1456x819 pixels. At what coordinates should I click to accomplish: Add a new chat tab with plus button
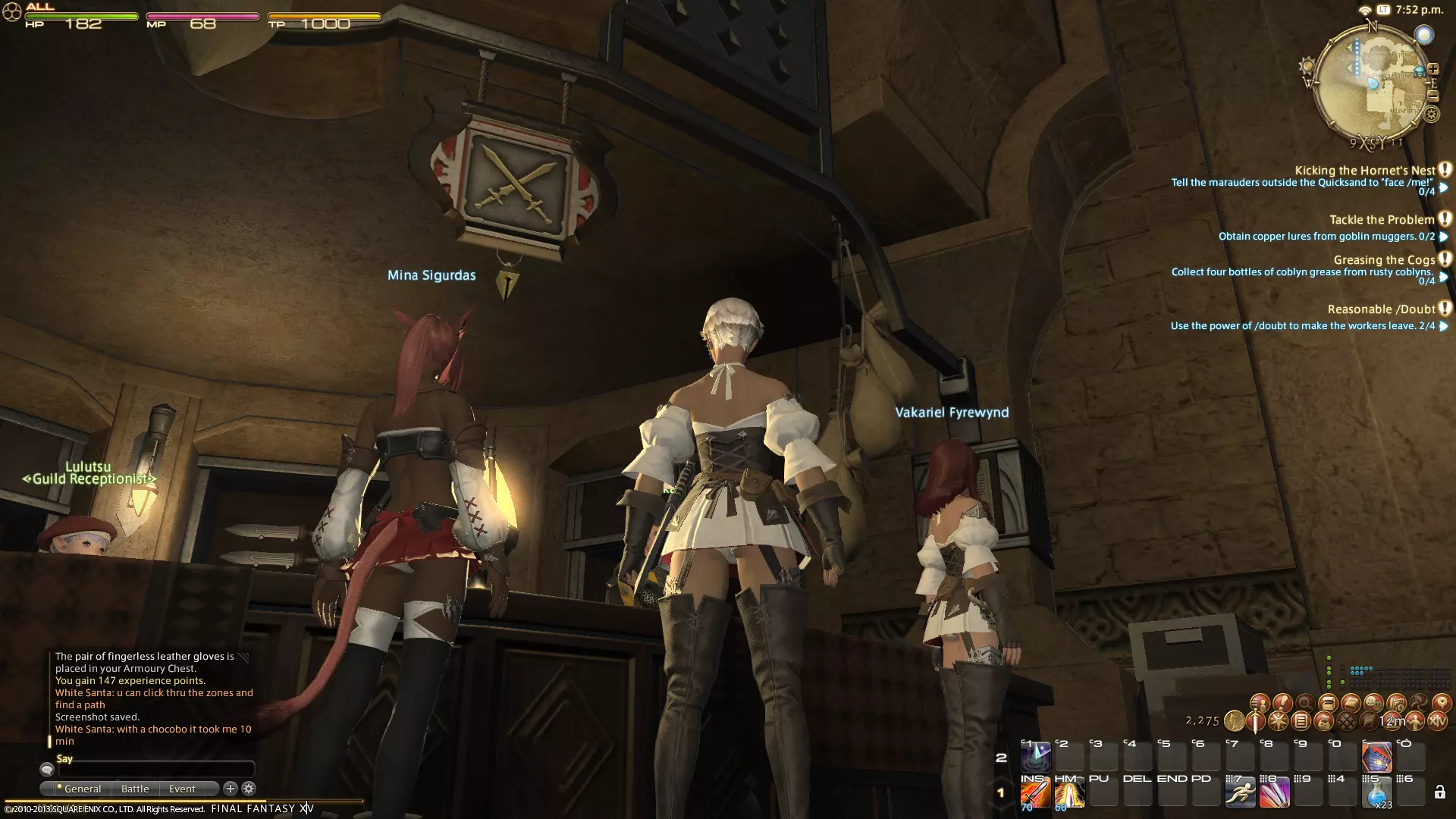click(231, 789)
